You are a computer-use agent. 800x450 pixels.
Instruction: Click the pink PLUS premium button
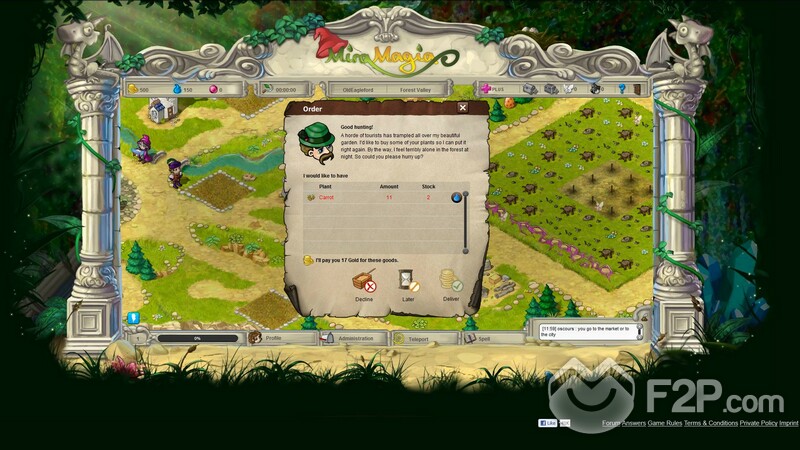[492, 88]
